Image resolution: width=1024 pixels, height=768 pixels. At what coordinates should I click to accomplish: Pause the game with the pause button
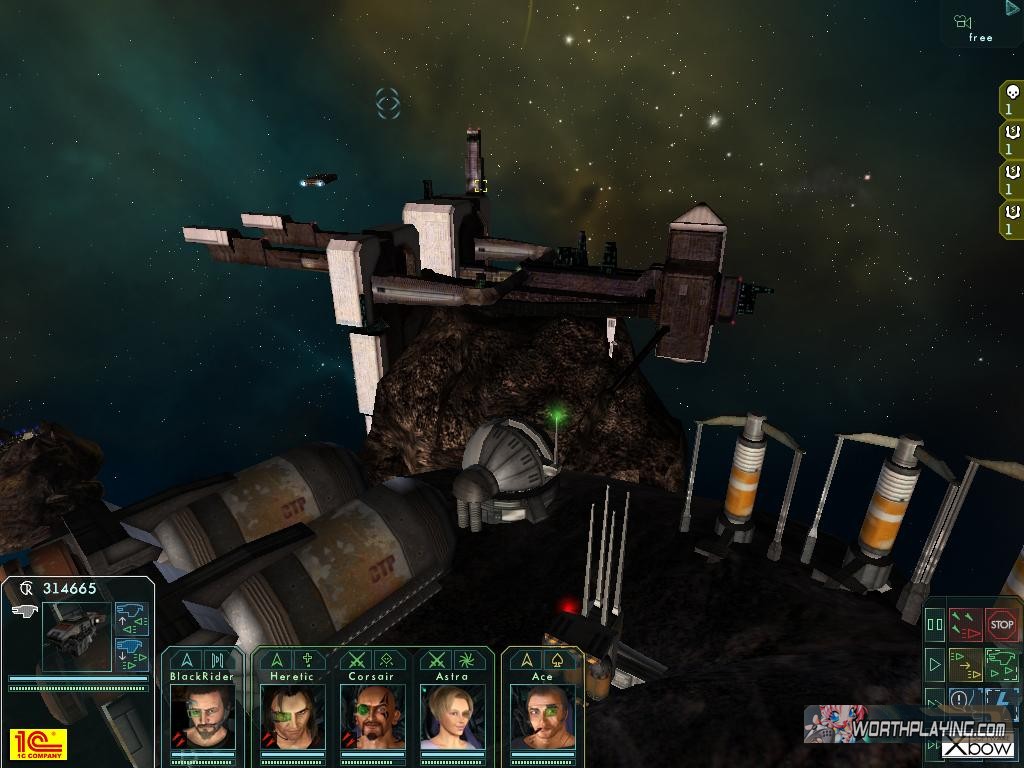935,625
